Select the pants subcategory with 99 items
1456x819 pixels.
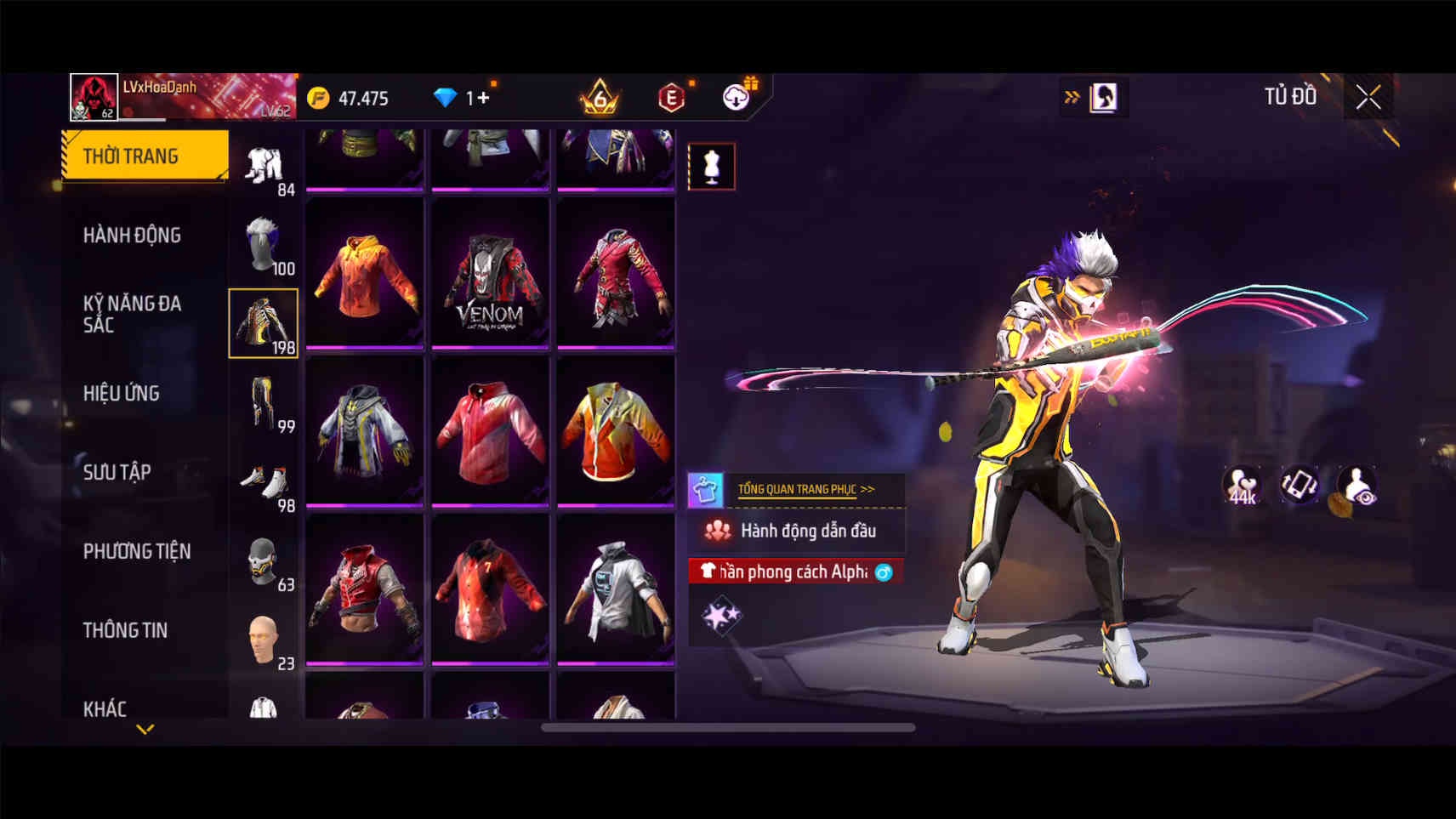click(x=264, y=403)
